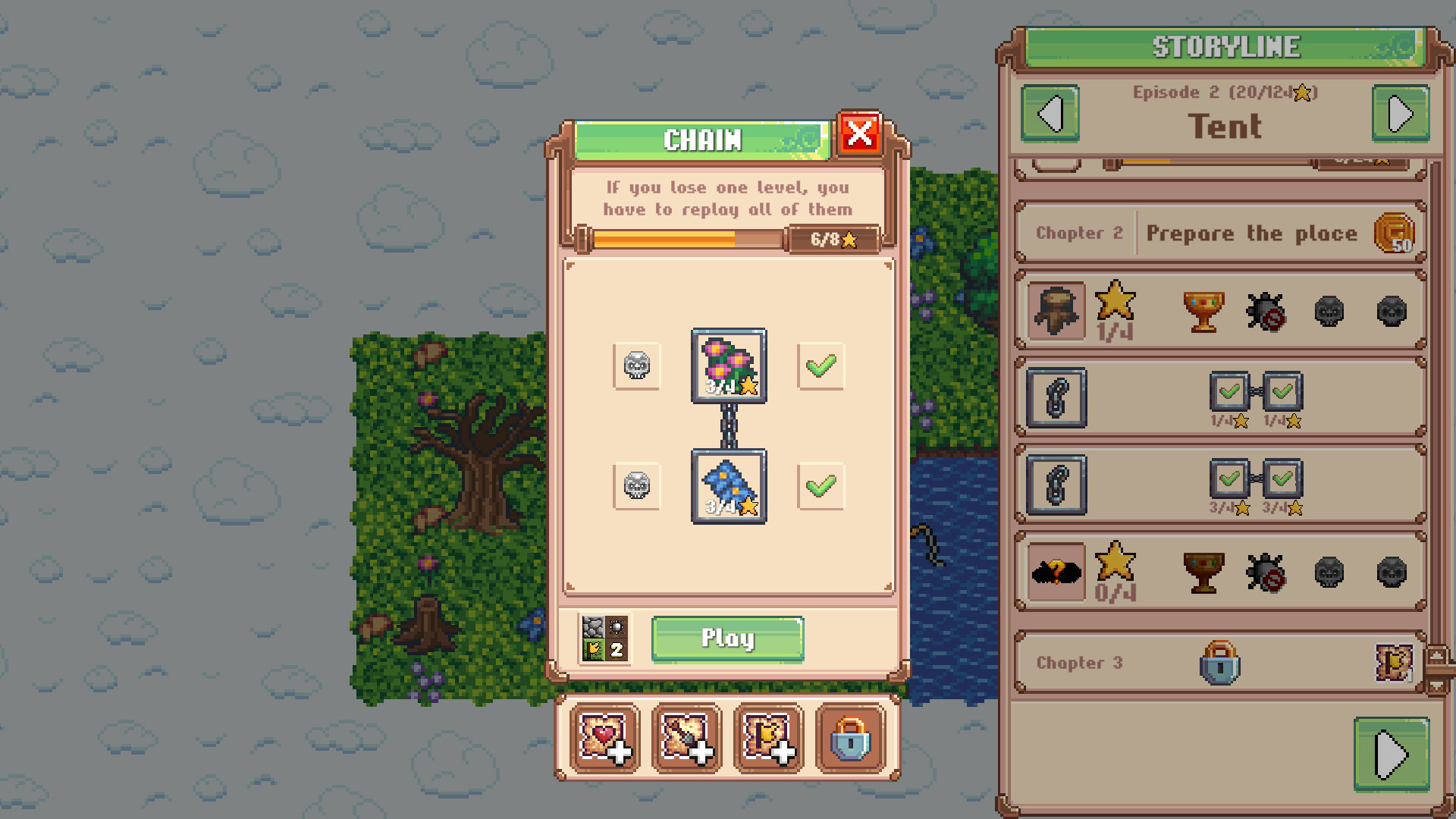The width and height of the screenshot is (1456, 819).
Task: Toggle the checkmark beside the flower level
Action: point(821,367)
